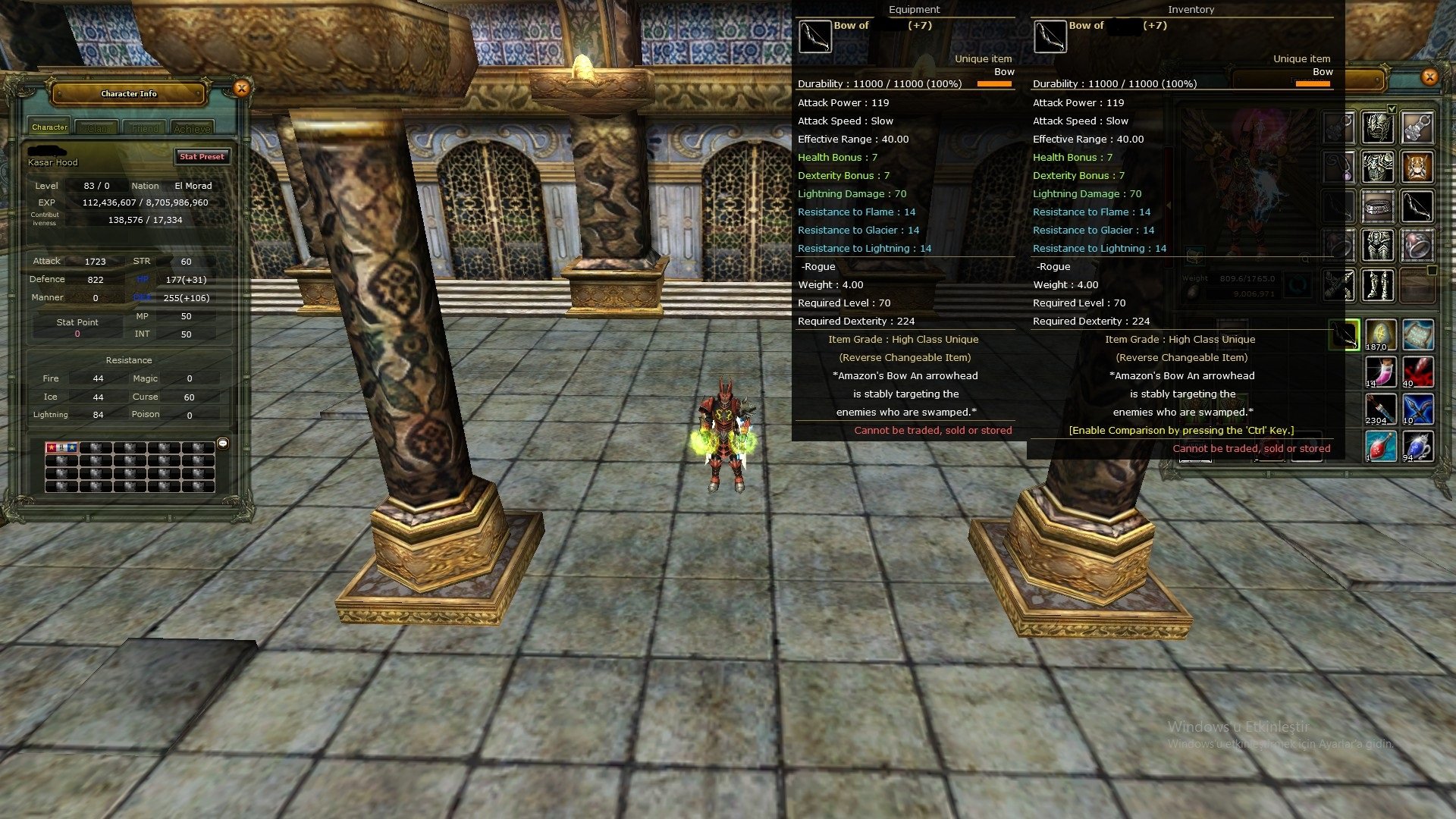
Task: Choose the equipped bow in weapon slot
Action: (x=1417, y=206)
